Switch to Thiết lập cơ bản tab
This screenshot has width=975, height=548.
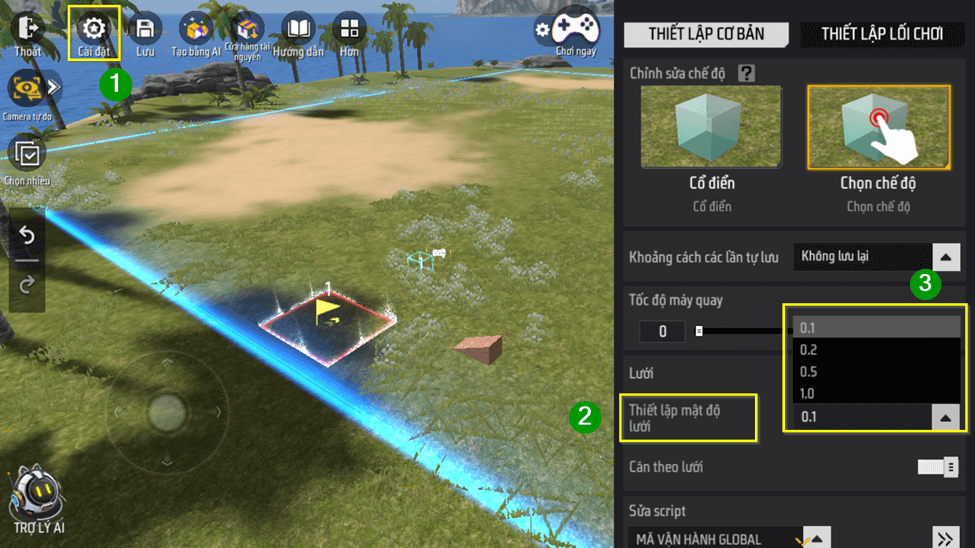click(x=706, y=34)
